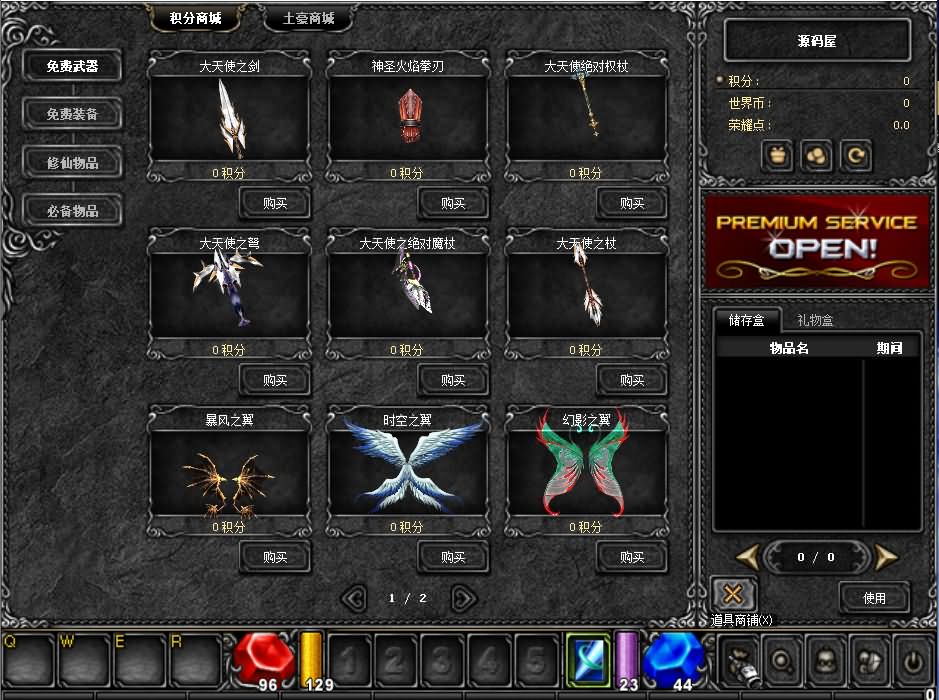The width and height of the screenshot is (939, 700).
Task: Show the 必备物品 category
Action: click(72, 211)
